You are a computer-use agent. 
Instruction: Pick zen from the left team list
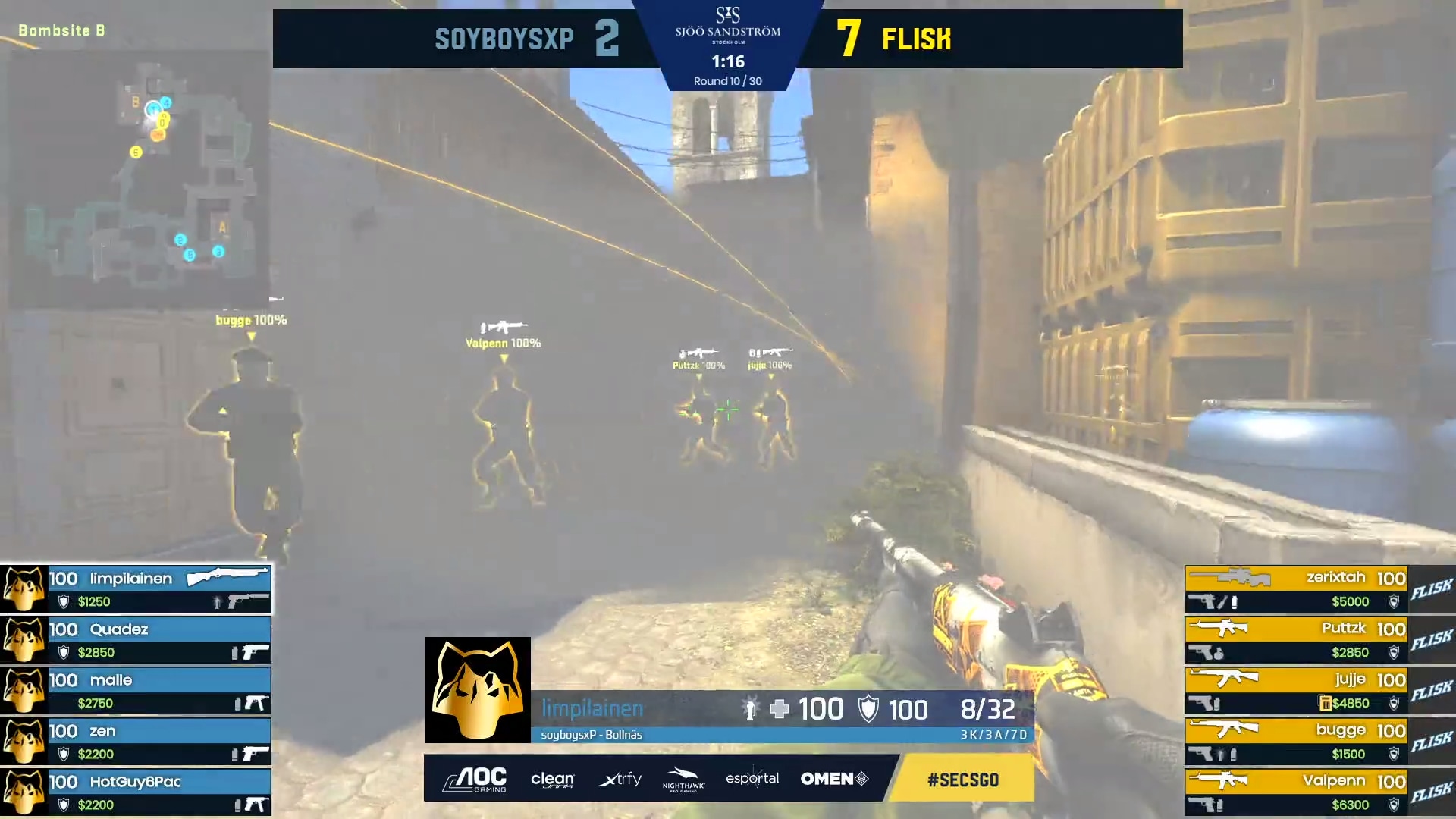pos(136,742)
